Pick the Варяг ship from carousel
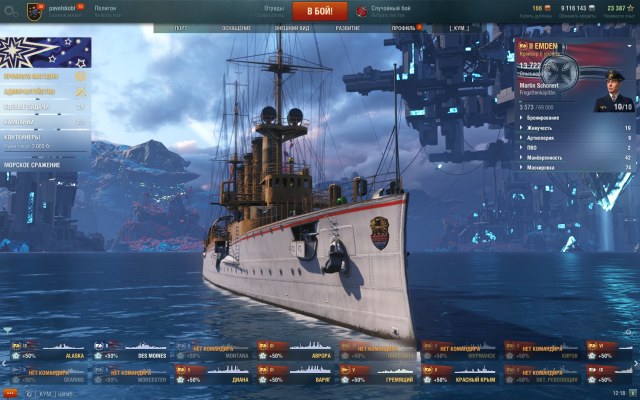The image size is (640, 400). tap(295, 375)
